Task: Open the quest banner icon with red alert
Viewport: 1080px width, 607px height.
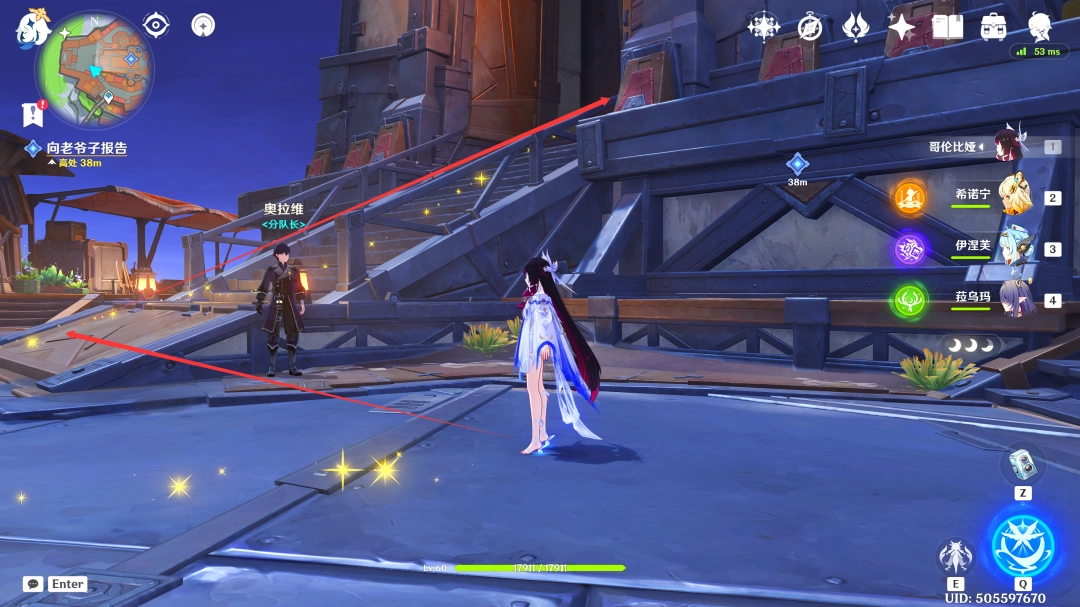Action: point(33,114)
